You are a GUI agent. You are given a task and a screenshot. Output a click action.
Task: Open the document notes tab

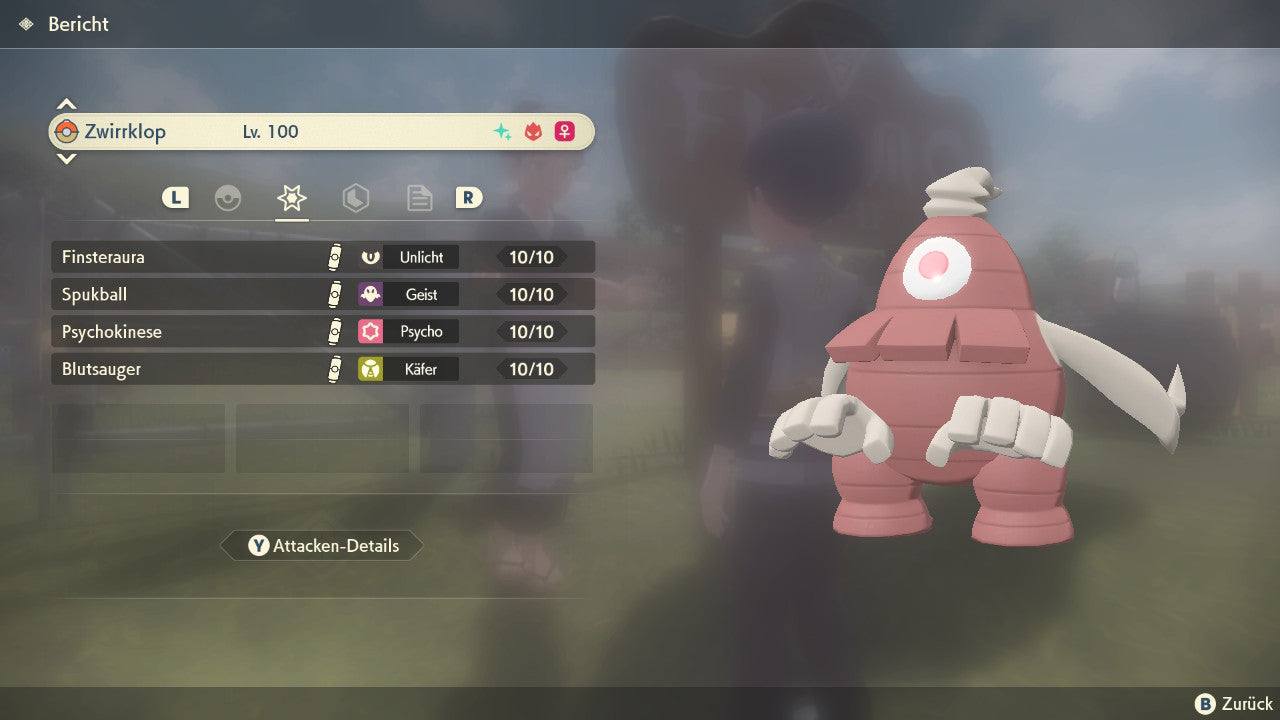point(419,198)
